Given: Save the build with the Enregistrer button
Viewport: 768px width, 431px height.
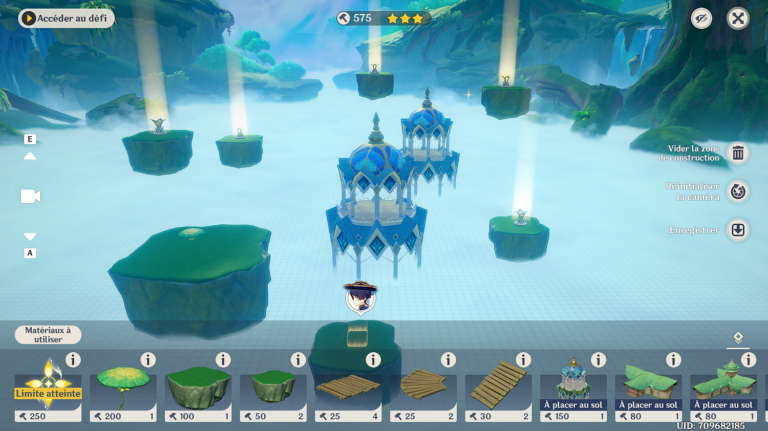Looking at the screenshot, I should click(738, 230).
